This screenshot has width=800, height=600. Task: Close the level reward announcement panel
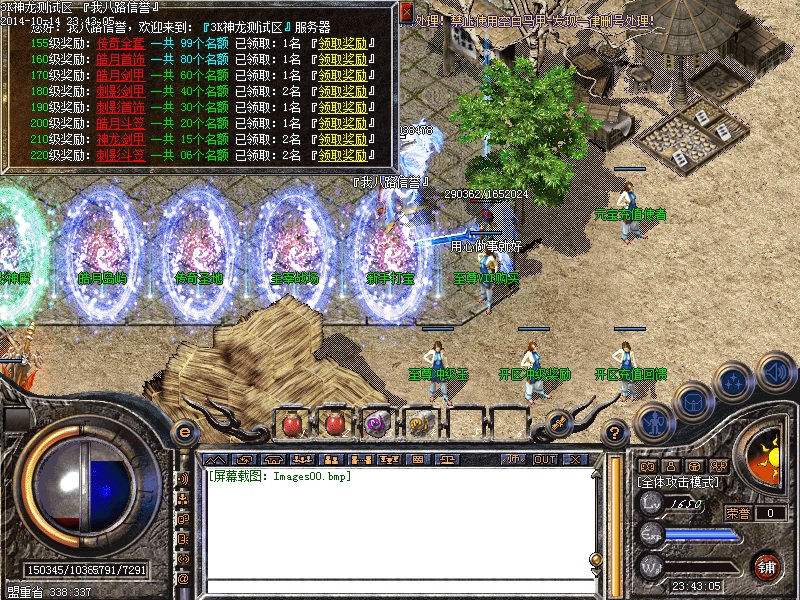[407, 13]
